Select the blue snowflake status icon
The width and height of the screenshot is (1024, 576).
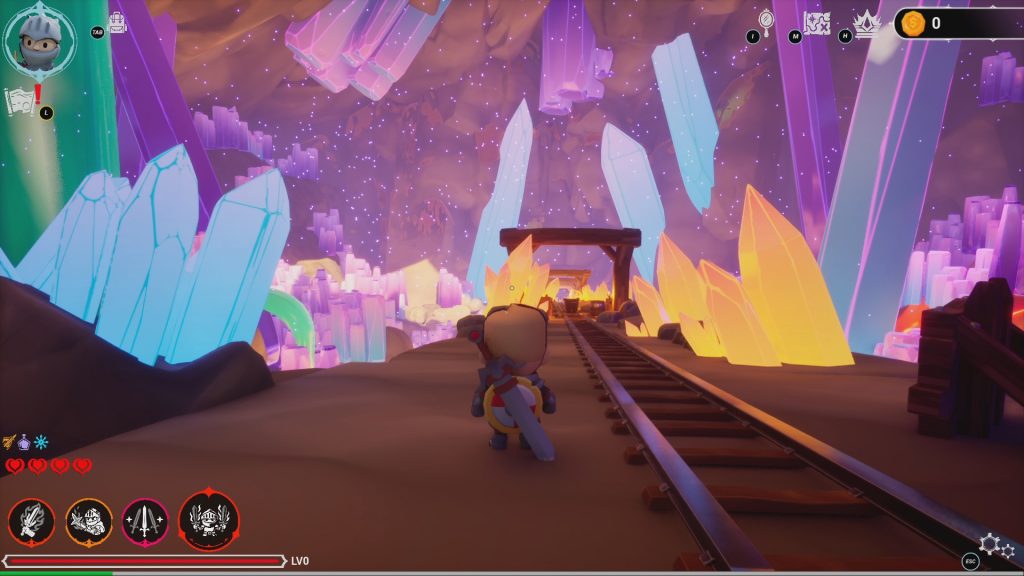pyautogui.click(x=41, y=442)
